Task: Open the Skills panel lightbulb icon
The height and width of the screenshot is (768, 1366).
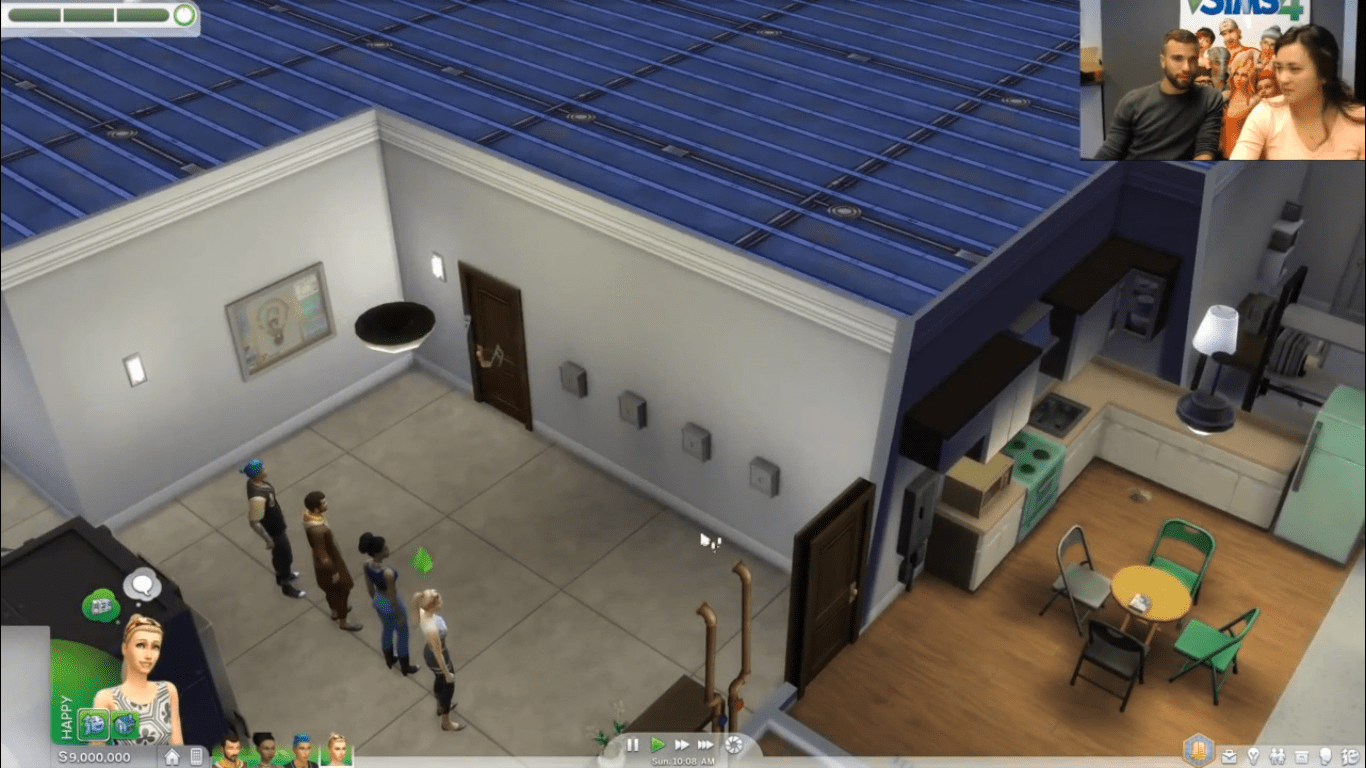Action: pos(1254,755)
